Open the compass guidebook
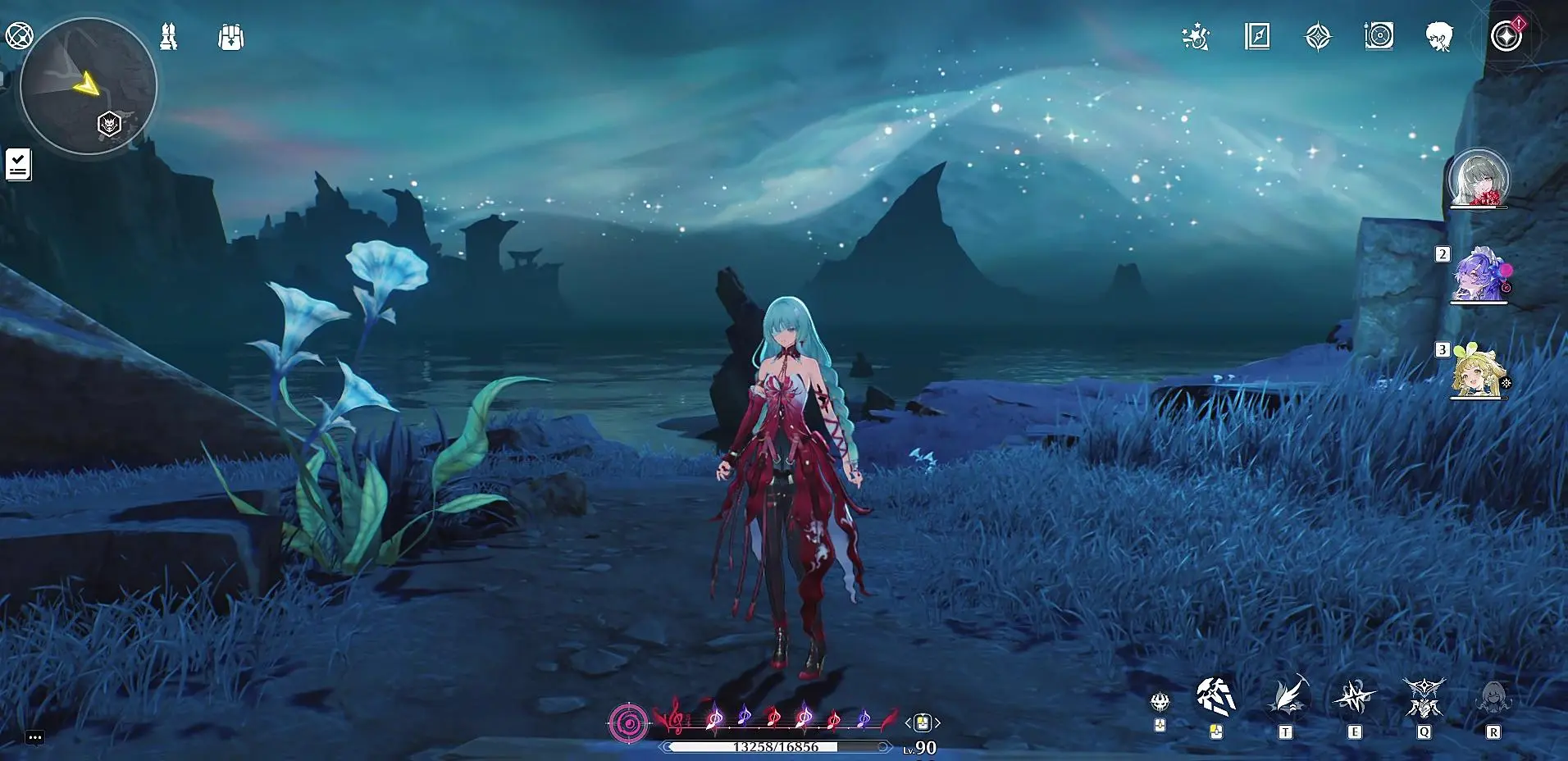Screen dimensions: 1568x761 (1257, 37)
